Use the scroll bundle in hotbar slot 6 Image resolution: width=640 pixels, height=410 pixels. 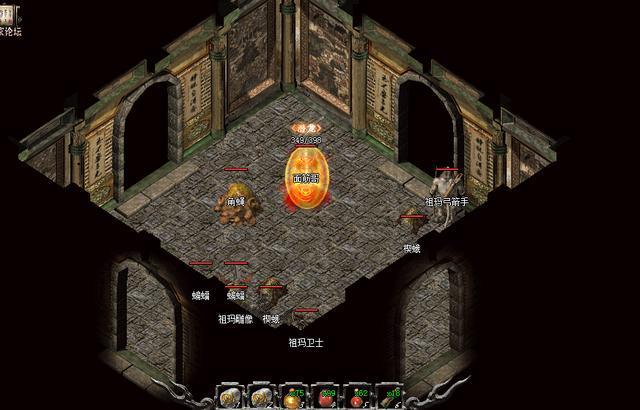point(389,396)
